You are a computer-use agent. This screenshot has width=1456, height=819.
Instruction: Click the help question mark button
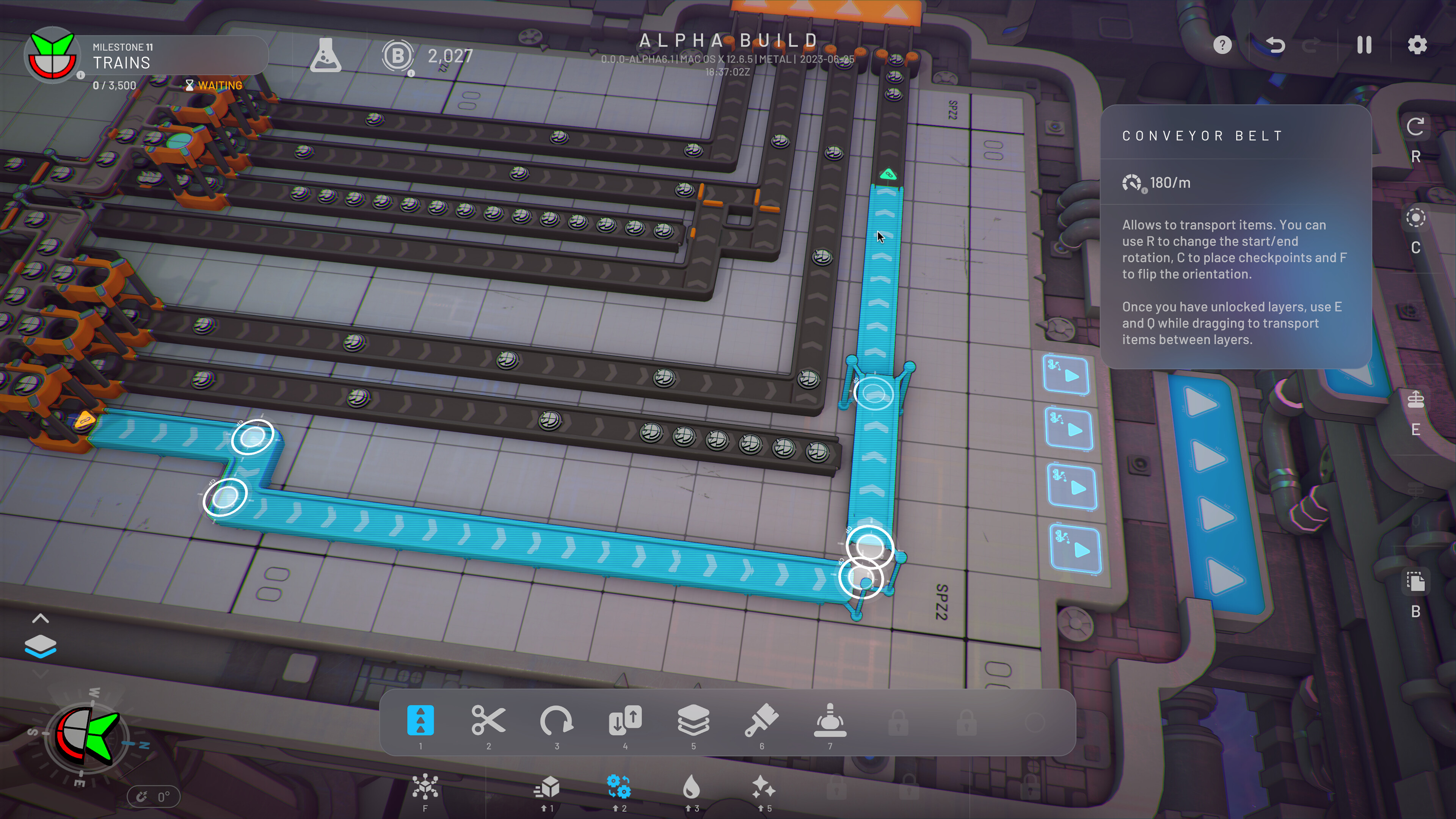[x=1222, y=45]
